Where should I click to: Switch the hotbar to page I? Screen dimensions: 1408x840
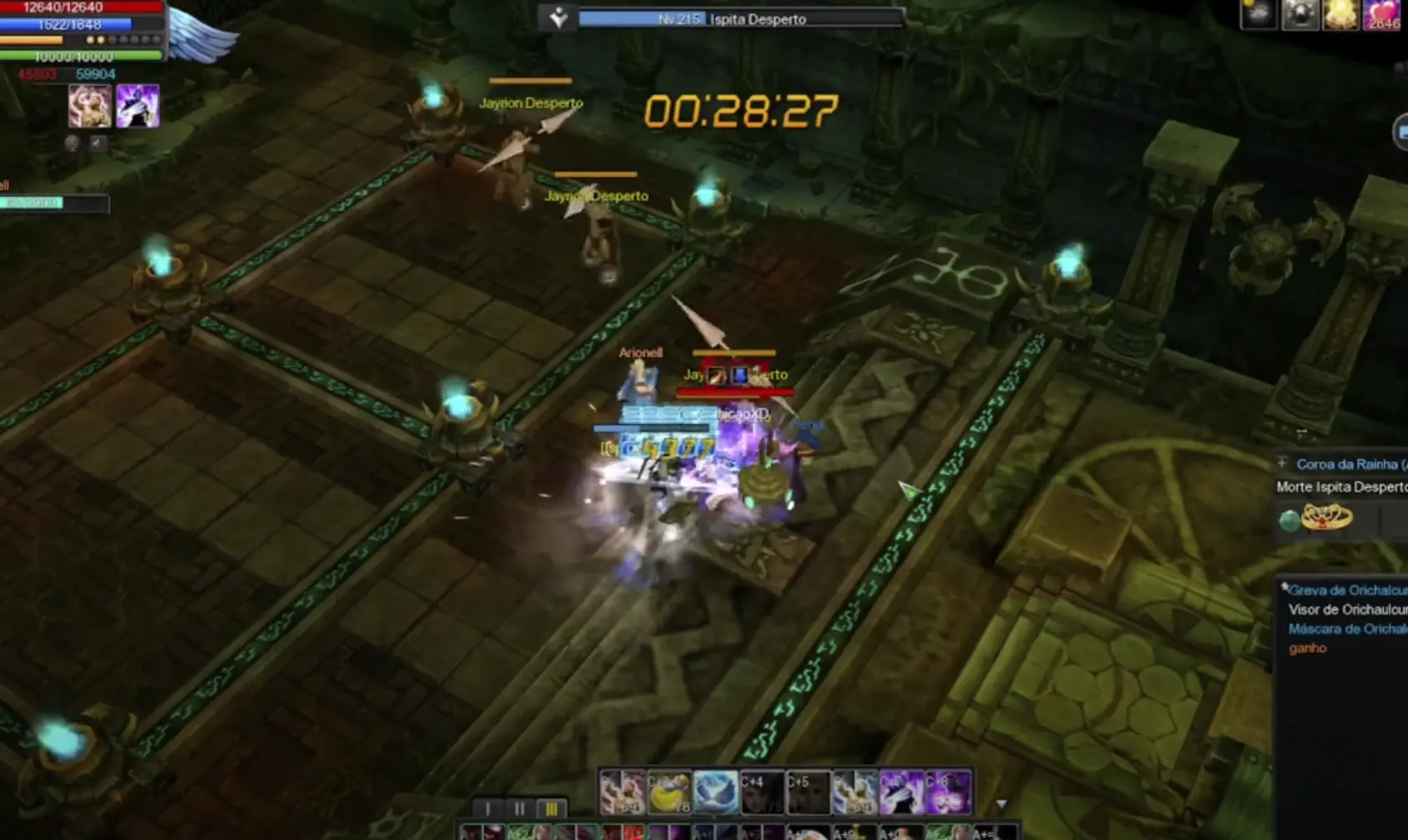489,808
